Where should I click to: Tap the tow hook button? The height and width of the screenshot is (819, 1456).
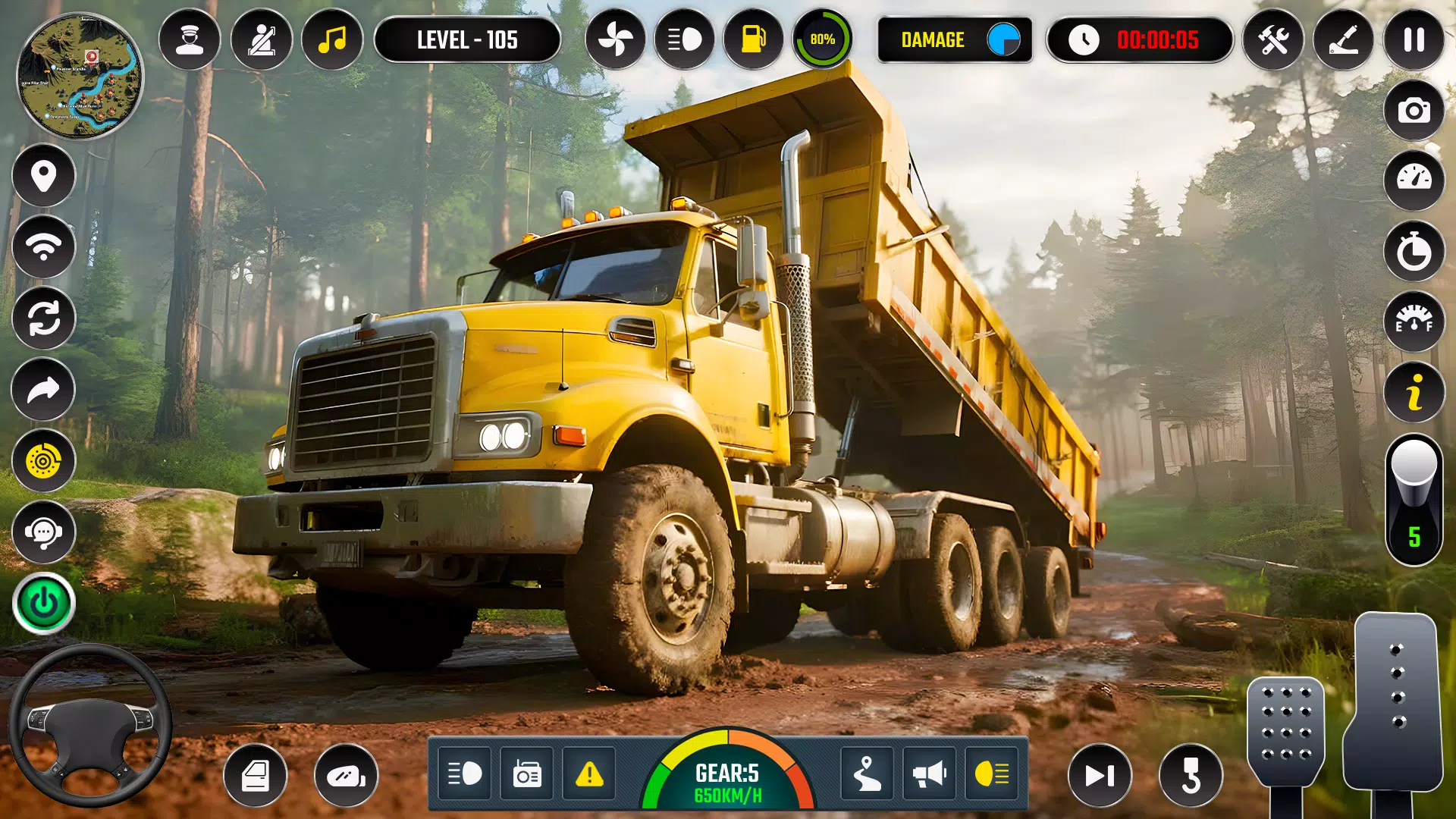[1191, 775]
